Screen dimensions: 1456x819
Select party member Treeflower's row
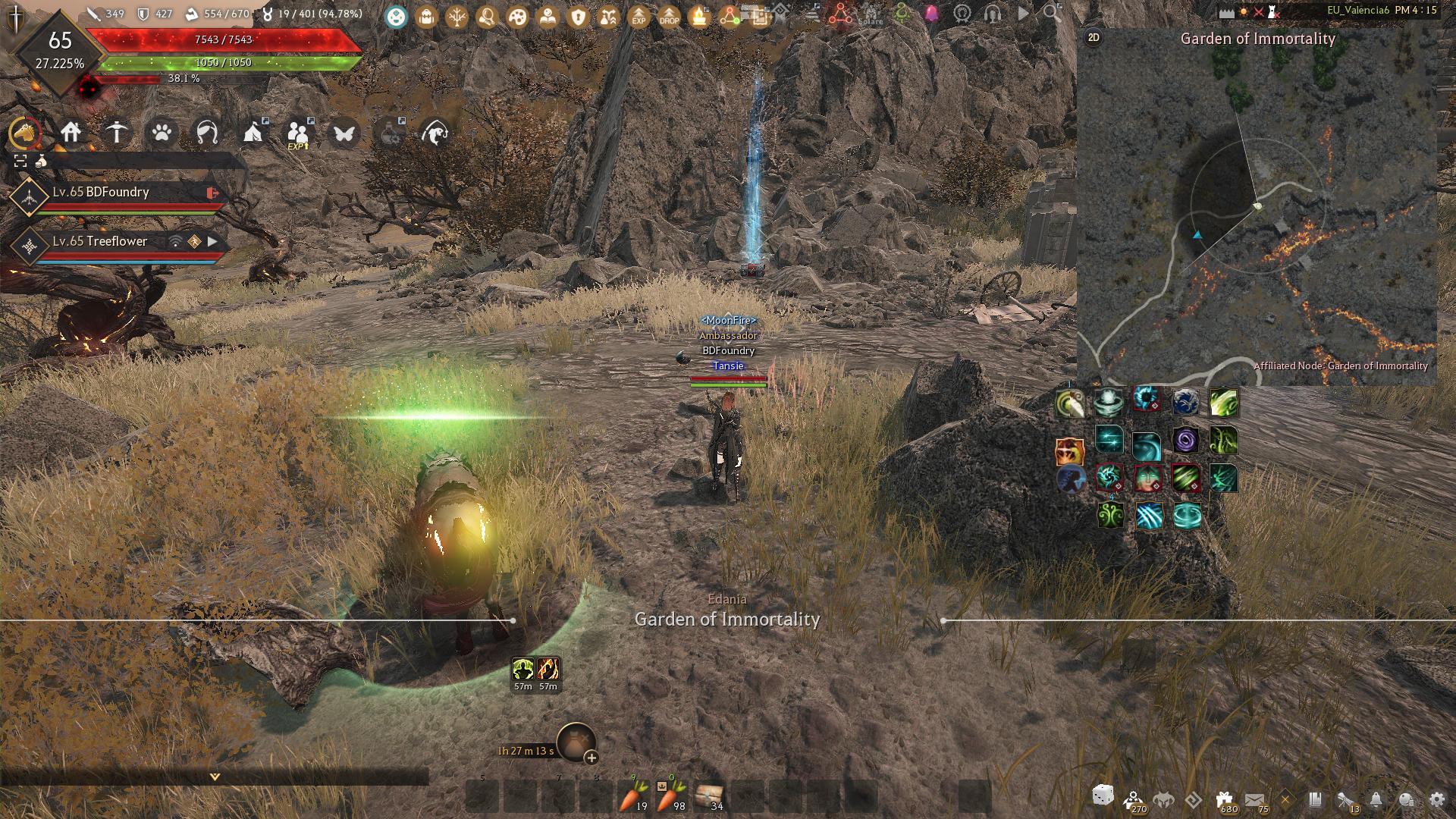click(114, 242)
